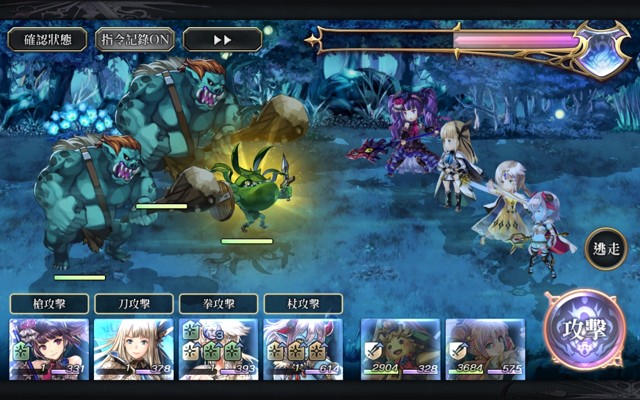Pick the staff character portrait with 614
Image resolution: width=640 pixels, height=400 pixels.
click(304, 349)
